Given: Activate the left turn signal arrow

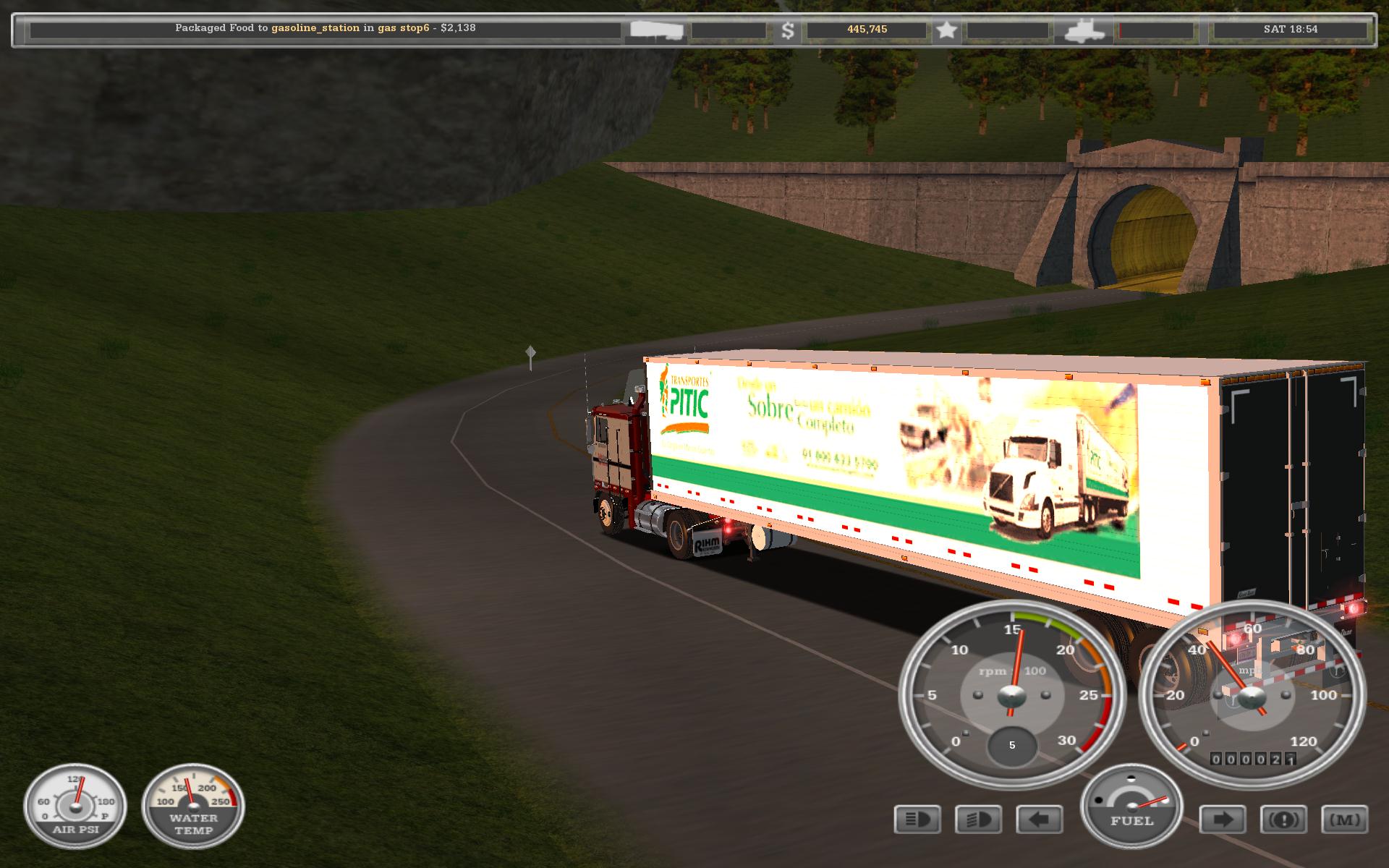Looking at the screenshot, I should pos(1040,820).
